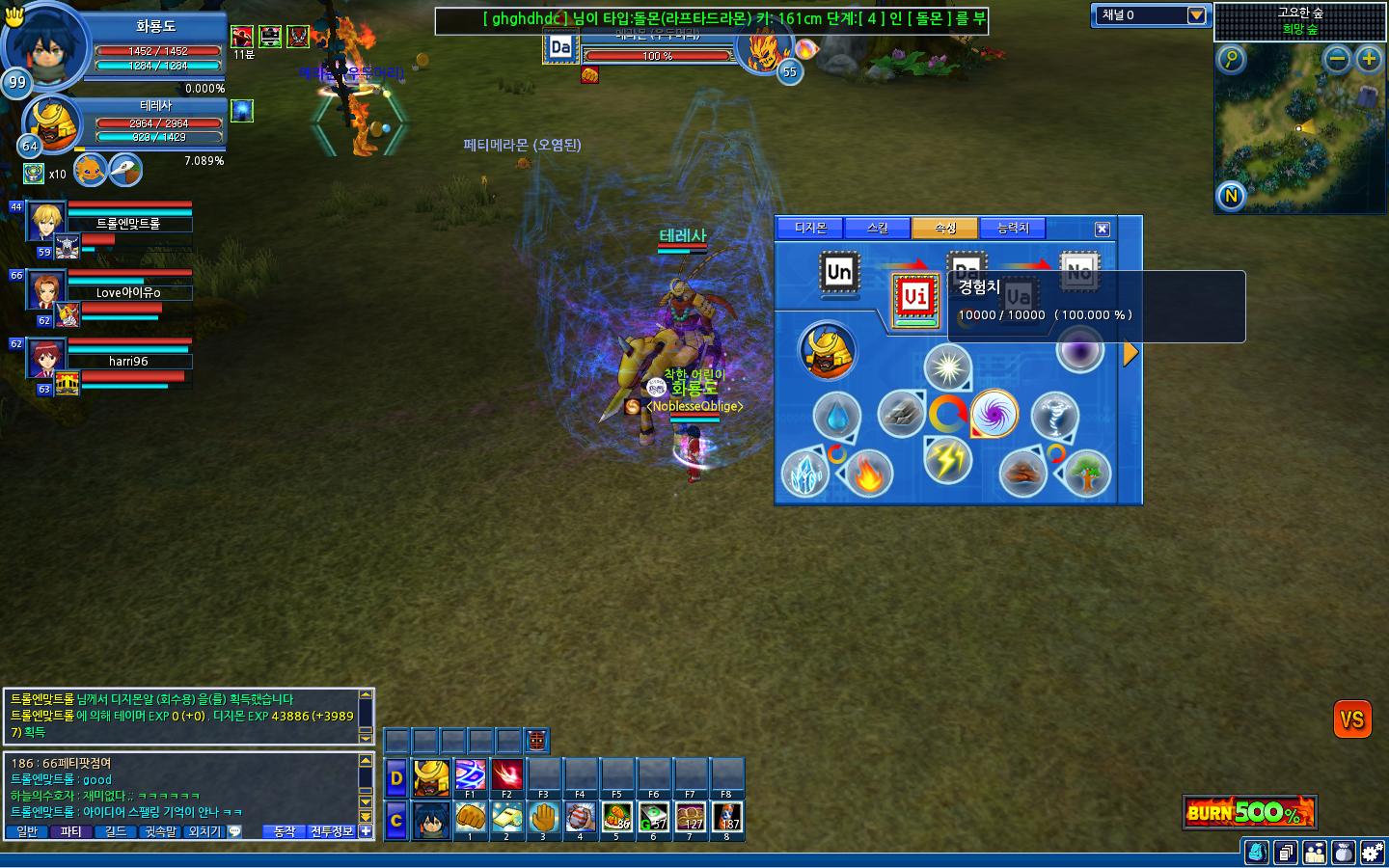
Task: Select the lightning bolt element icon
Action: [947, 459]
